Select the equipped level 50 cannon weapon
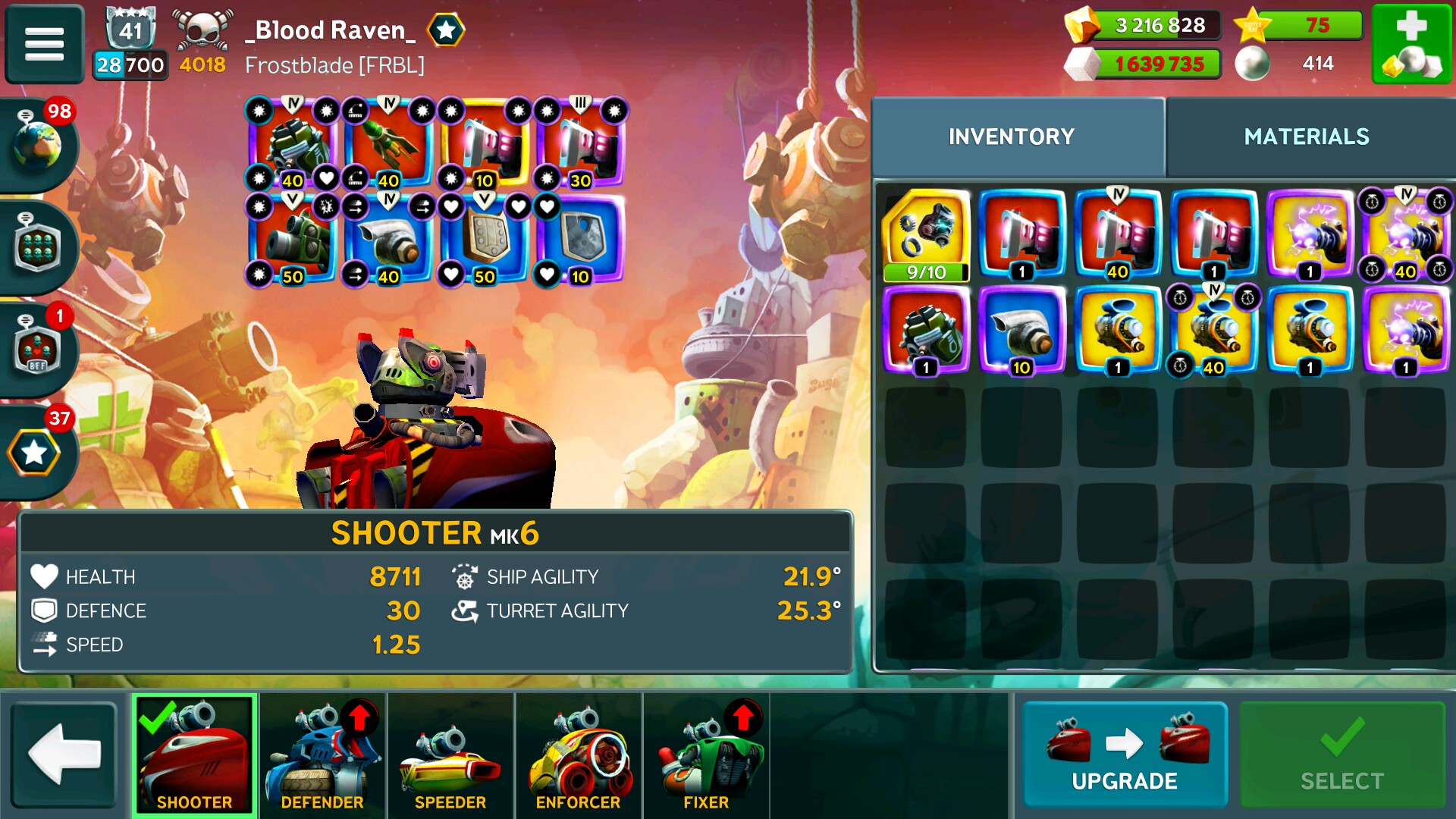The image size is (1456, 819). coord(292,239)
